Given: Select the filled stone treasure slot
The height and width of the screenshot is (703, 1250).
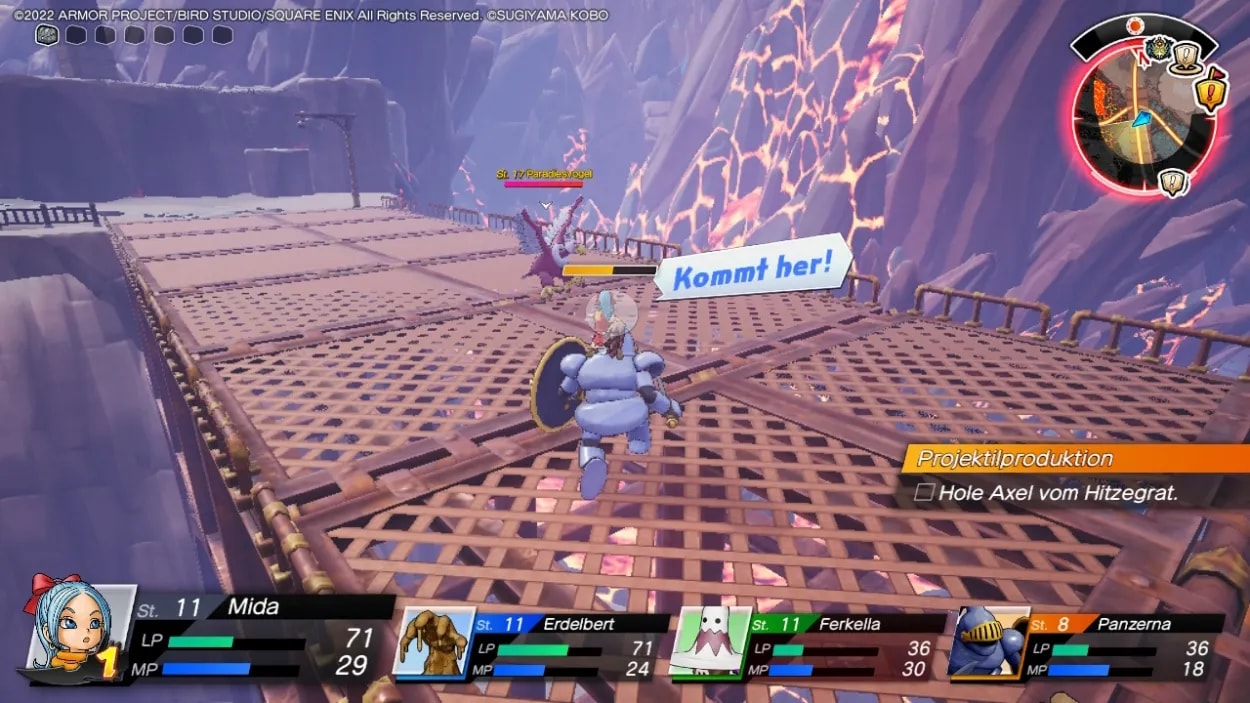Looking at the screenshot, I should point(47,35).
